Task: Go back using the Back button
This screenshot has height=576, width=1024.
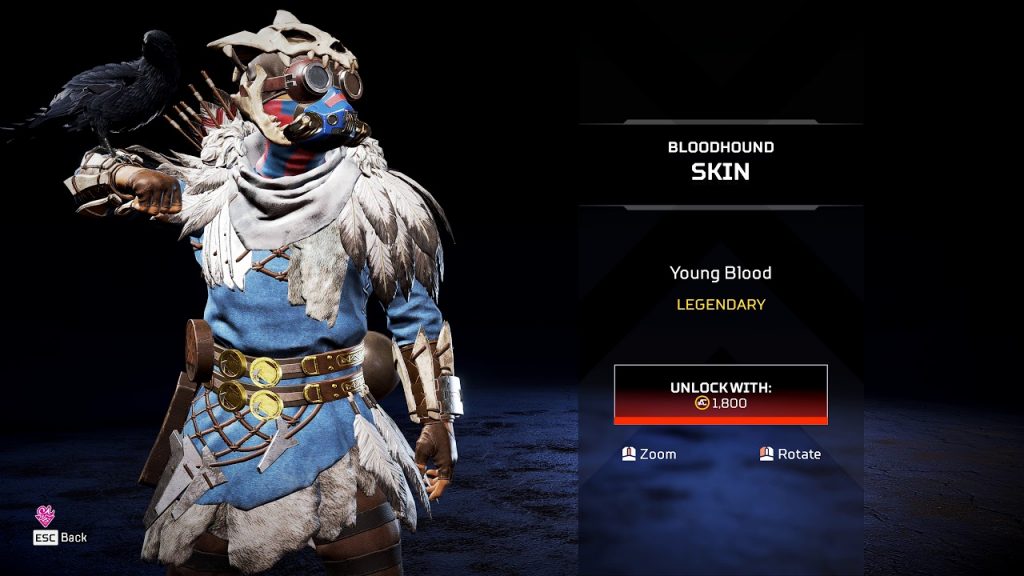Action: pyautogui.click(x=61, y=537)
